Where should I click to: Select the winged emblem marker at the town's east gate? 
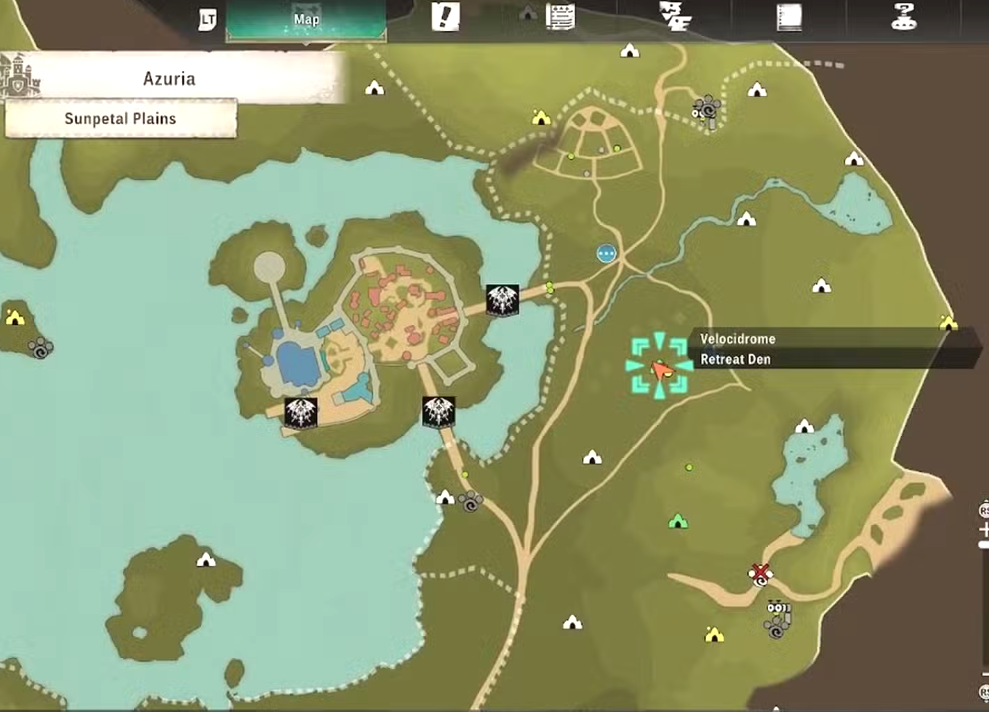tap(501, 299)
